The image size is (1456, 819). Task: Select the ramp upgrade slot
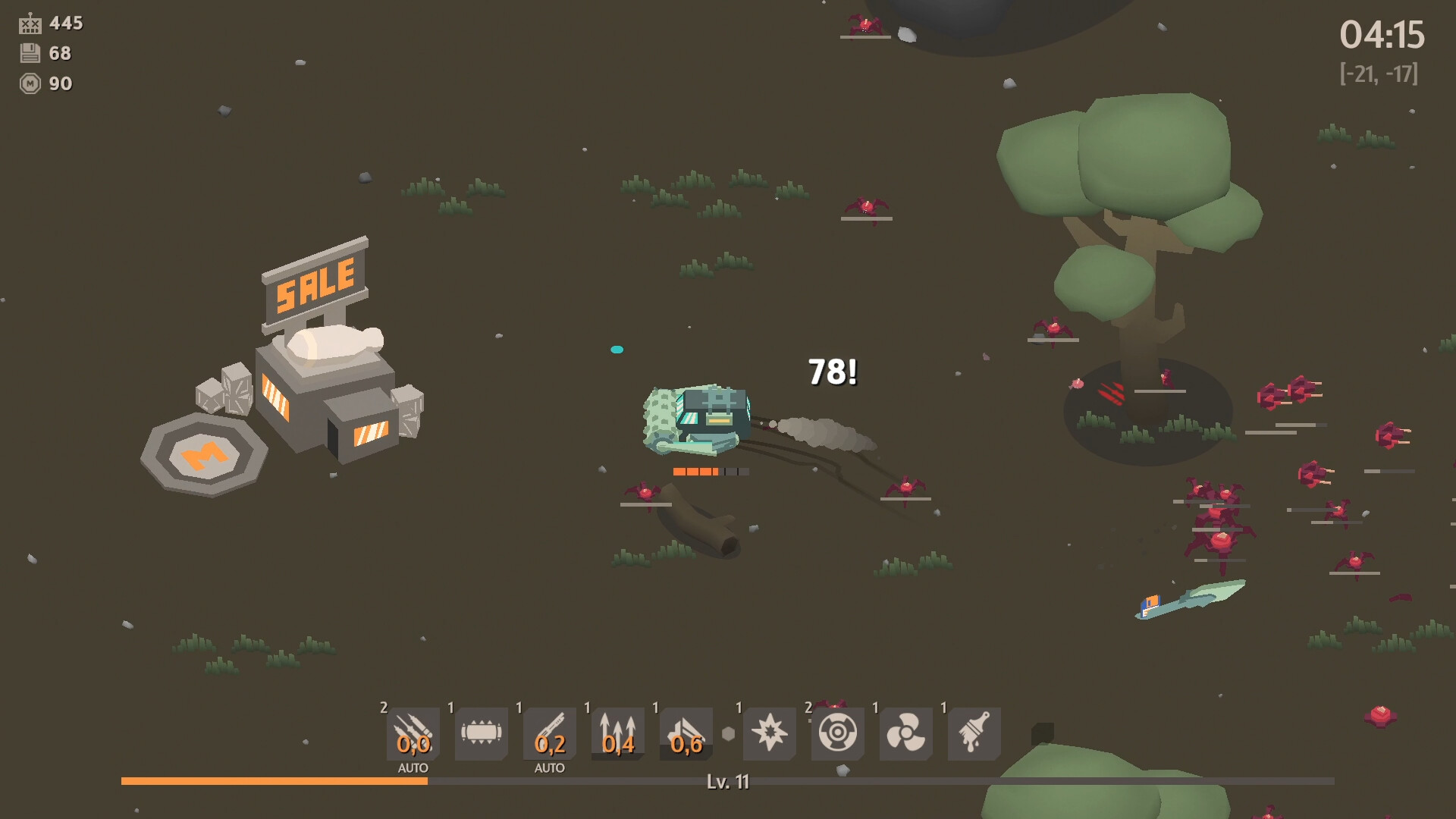[x=687, y=732]
